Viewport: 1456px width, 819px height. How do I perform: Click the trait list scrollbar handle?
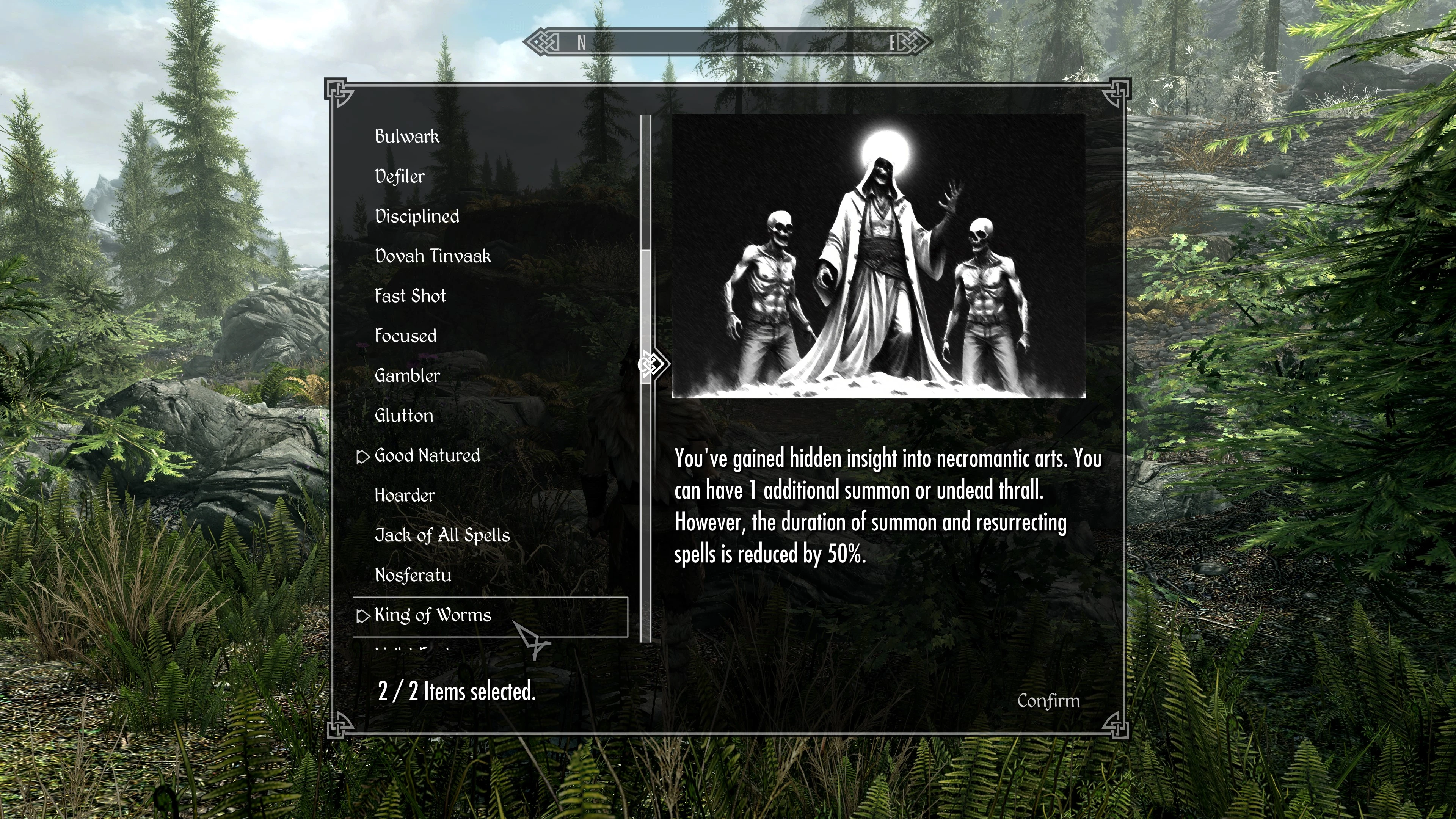pyautogui.click(x=646, y=317)
